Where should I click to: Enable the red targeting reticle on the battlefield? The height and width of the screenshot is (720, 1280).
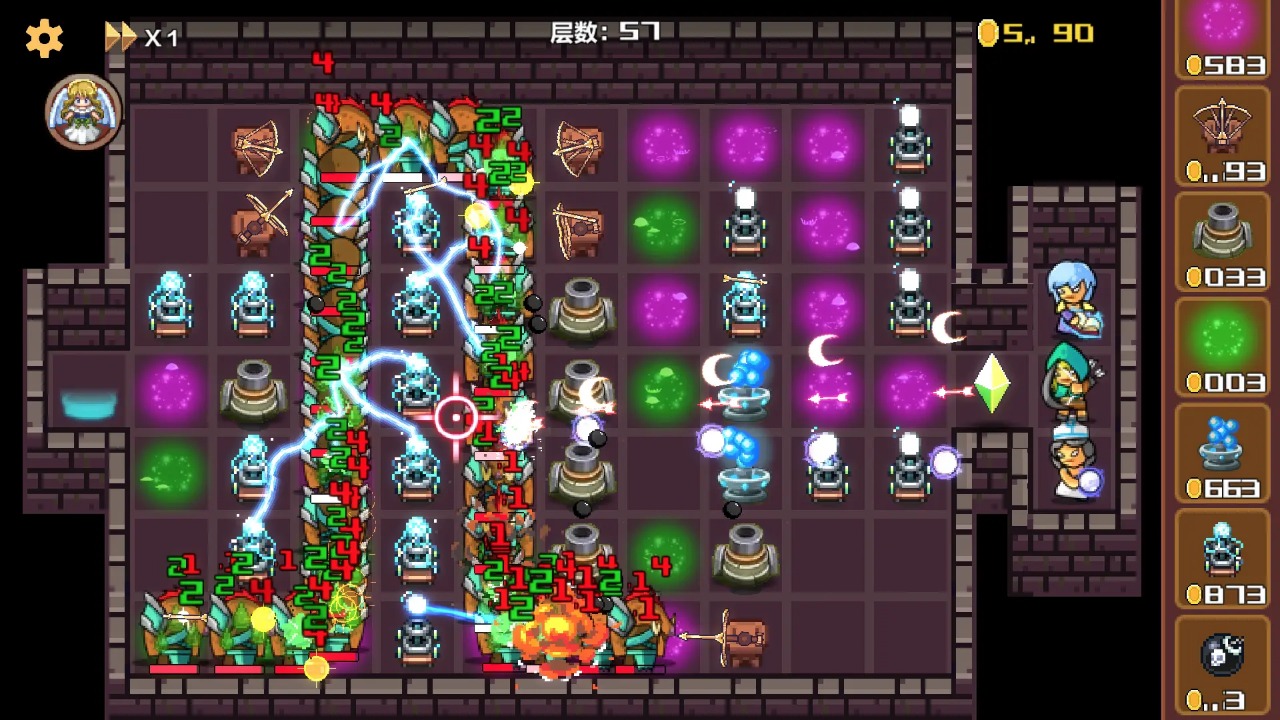click(457, 415)
